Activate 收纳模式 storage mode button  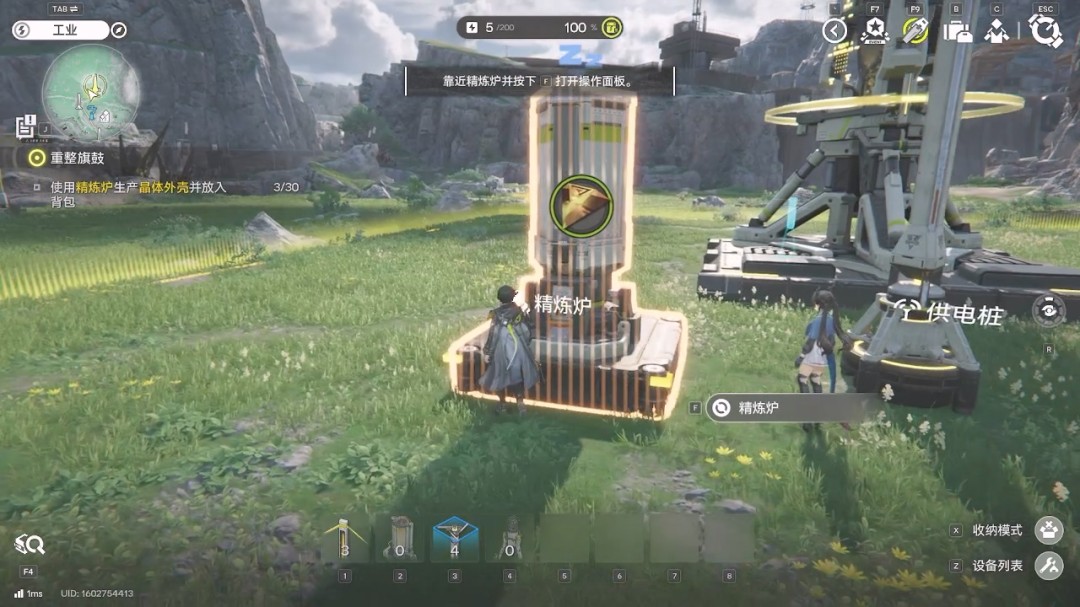(1049, 530)
